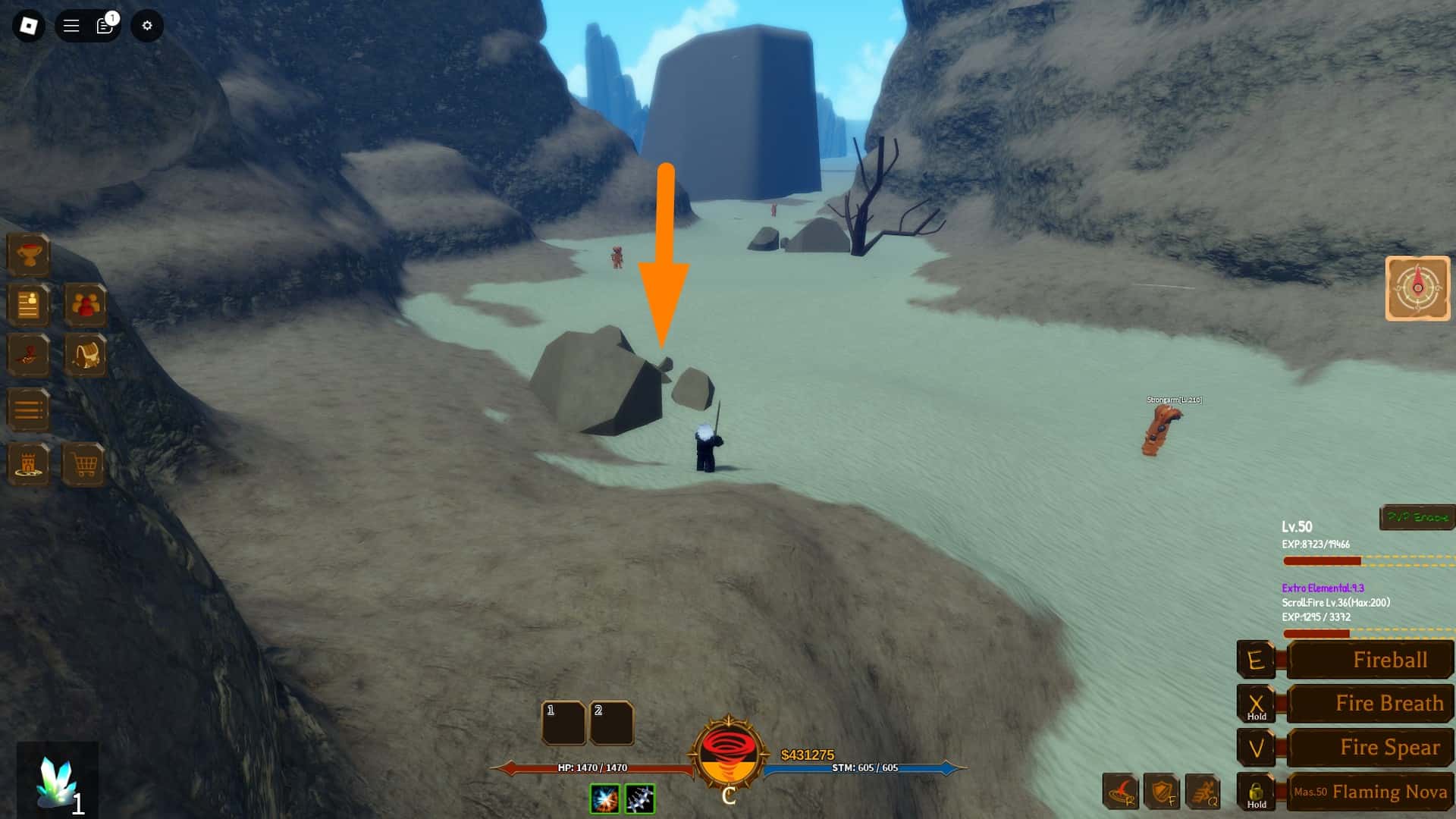The image size is (1456, 819).
Task: Select the red party members icon
Action: click(86, 306)
